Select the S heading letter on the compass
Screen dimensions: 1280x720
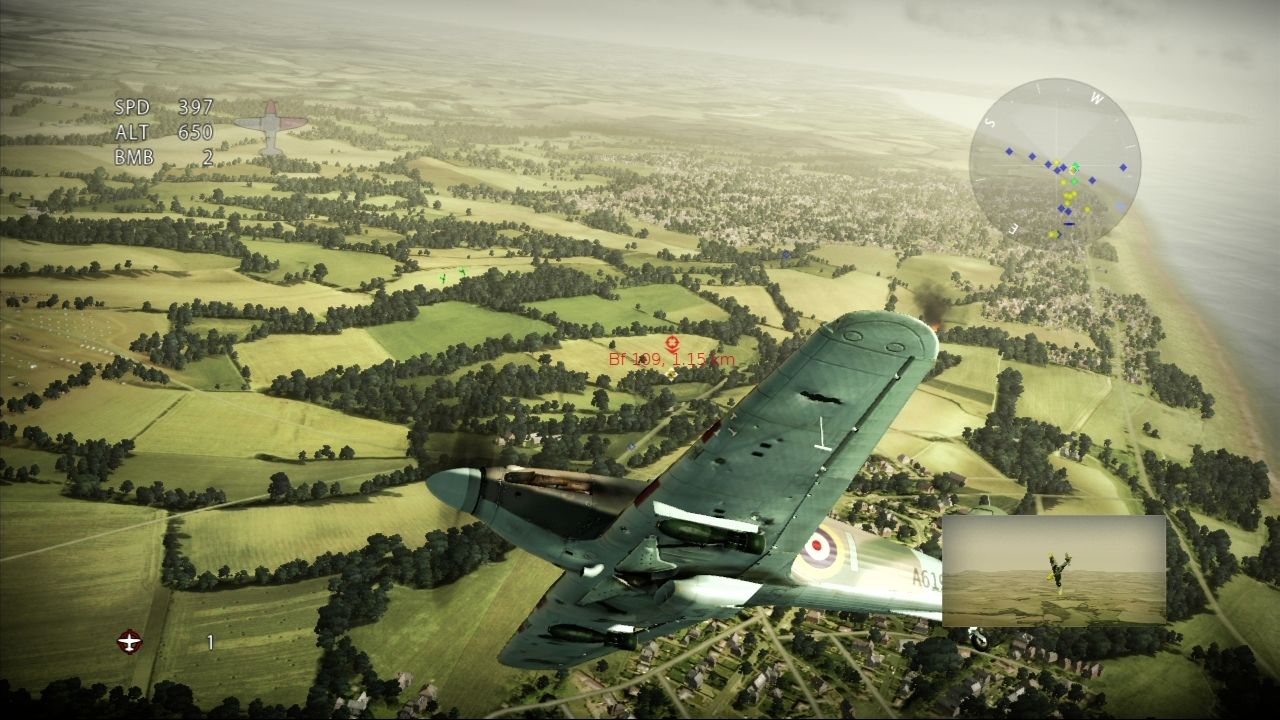(989, 123)
